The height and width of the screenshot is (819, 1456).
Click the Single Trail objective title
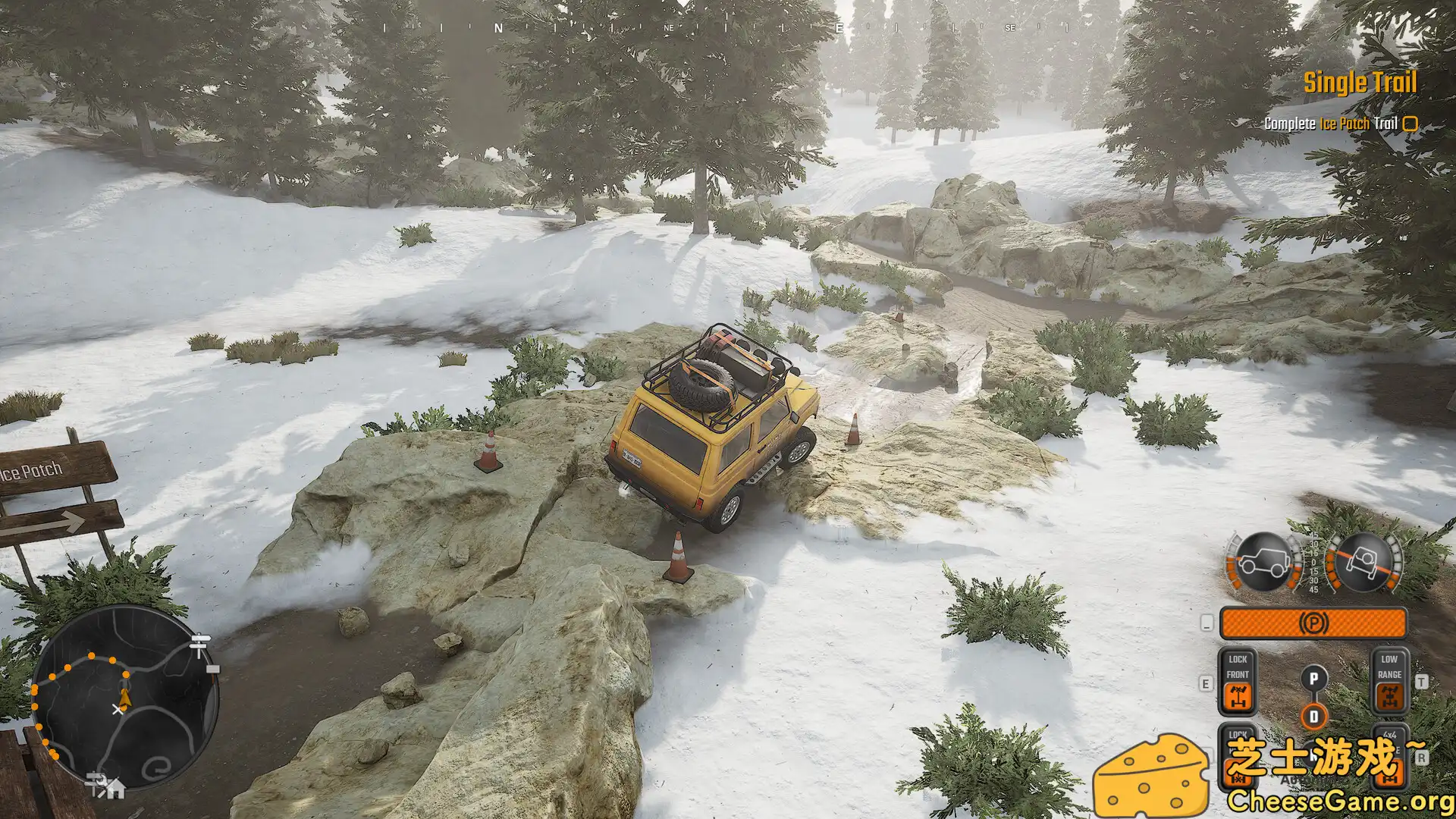click(x=1360, y=83)
